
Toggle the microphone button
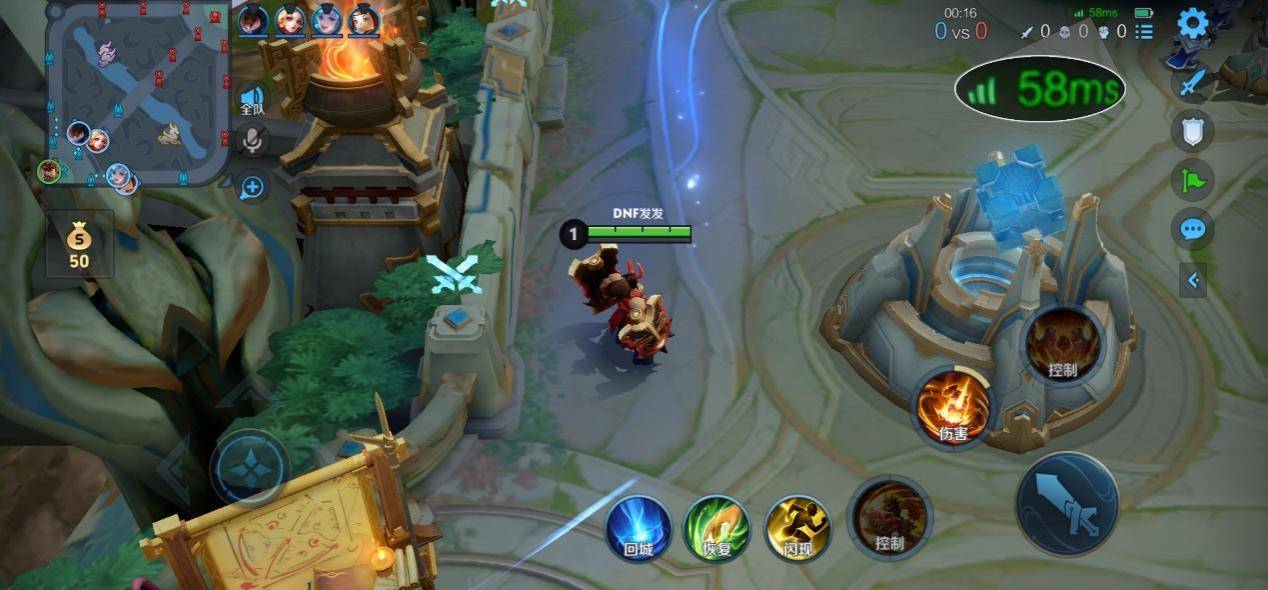coord(252,141)
